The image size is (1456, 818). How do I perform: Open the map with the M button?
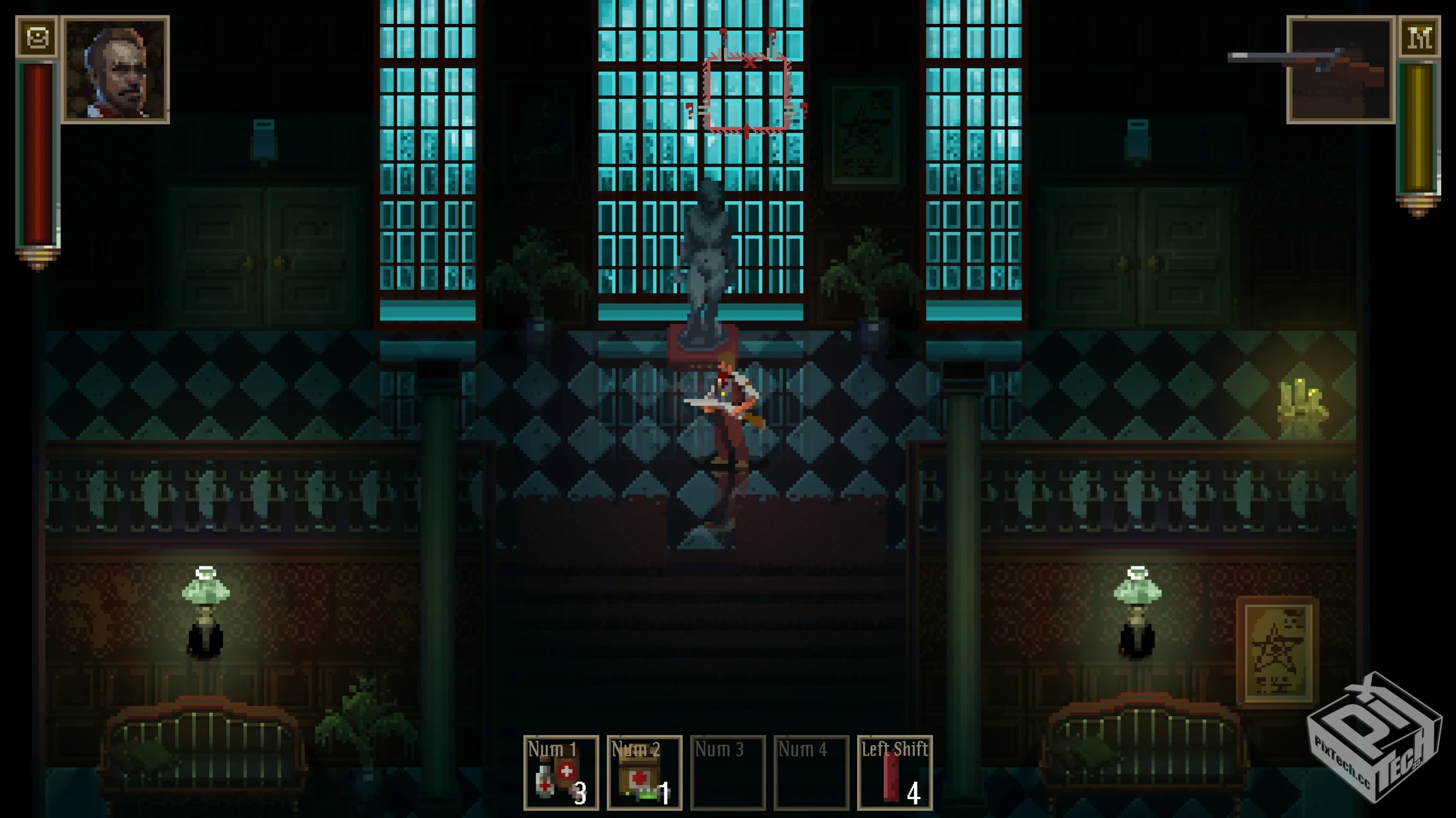1418,38
